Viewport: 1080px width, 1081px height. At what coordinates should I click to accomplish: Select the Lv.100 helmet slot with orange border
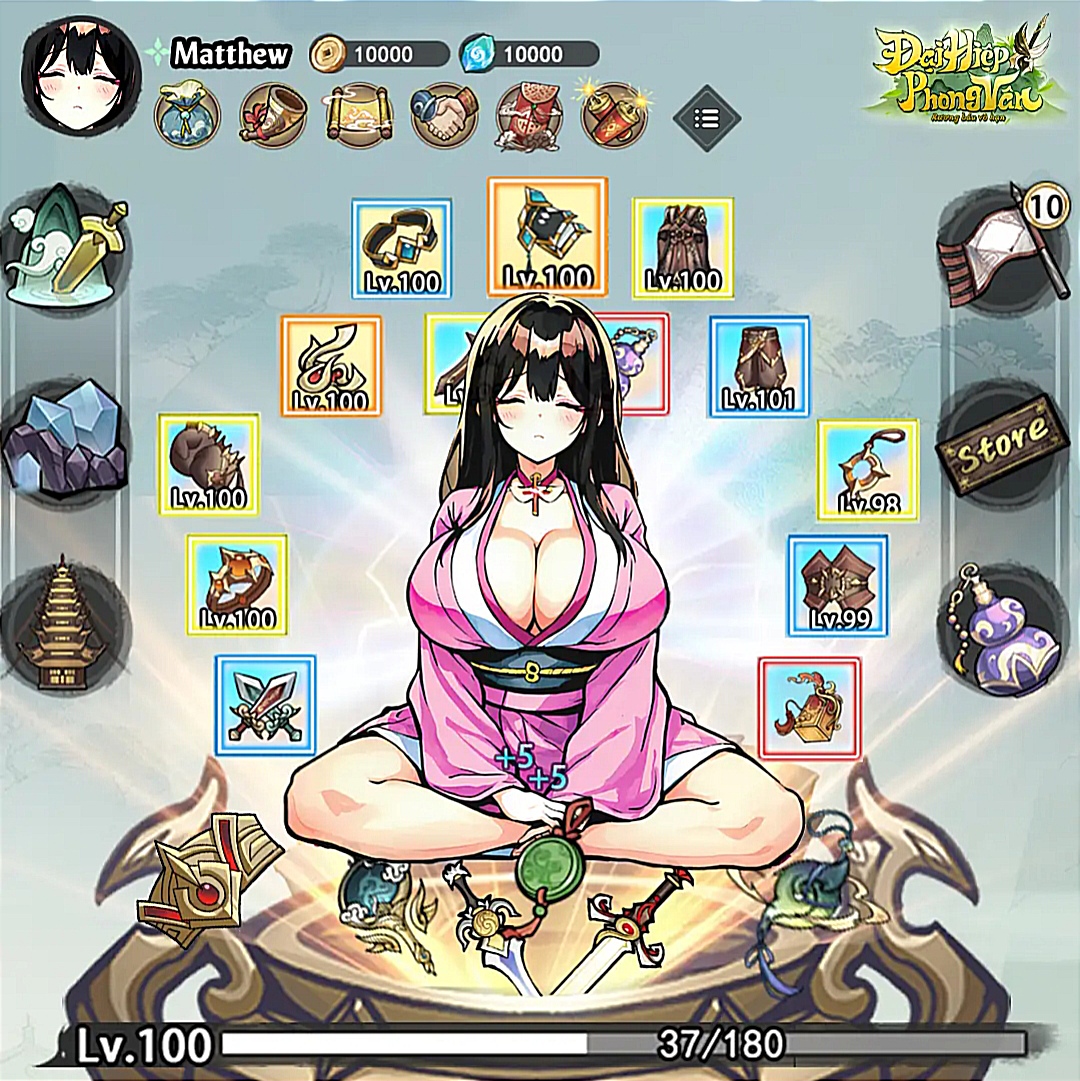[547, 236]
